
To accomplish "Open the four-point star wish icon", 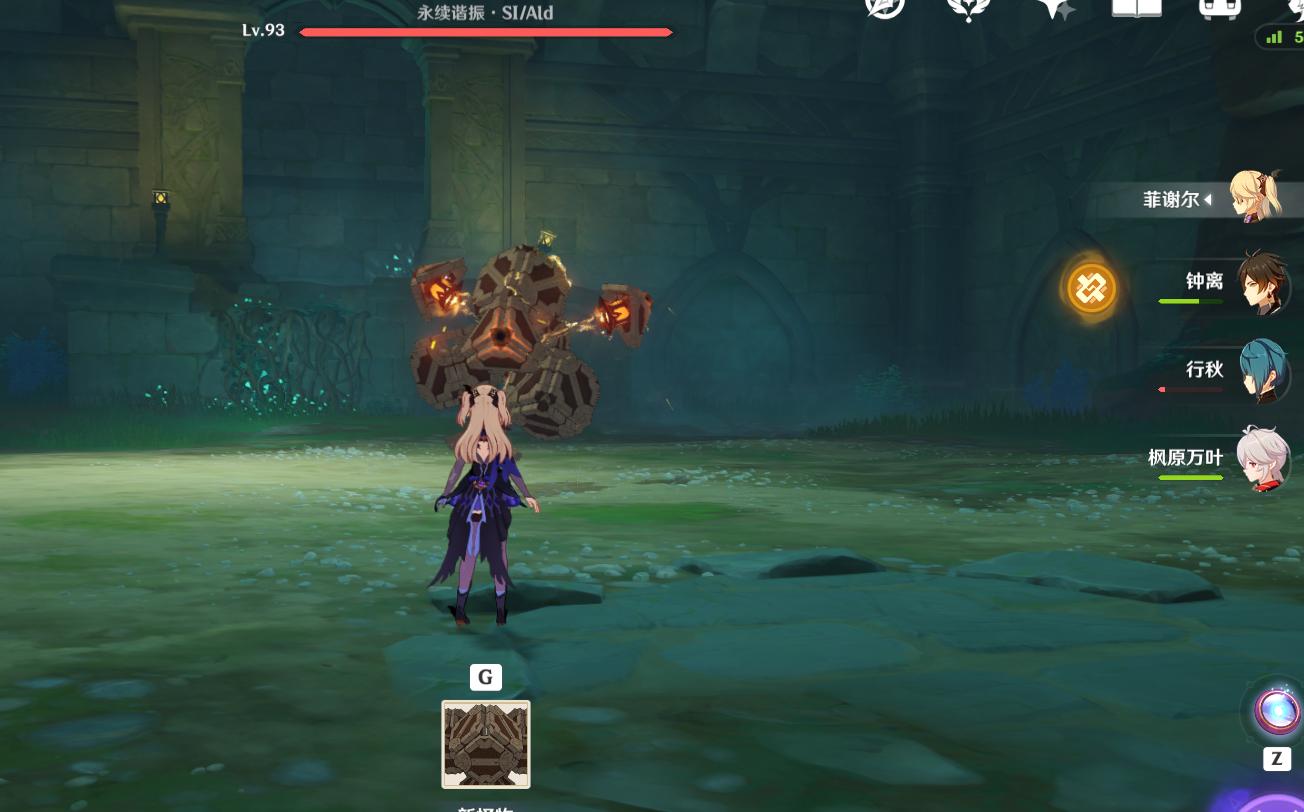I will click(1054, 9).
